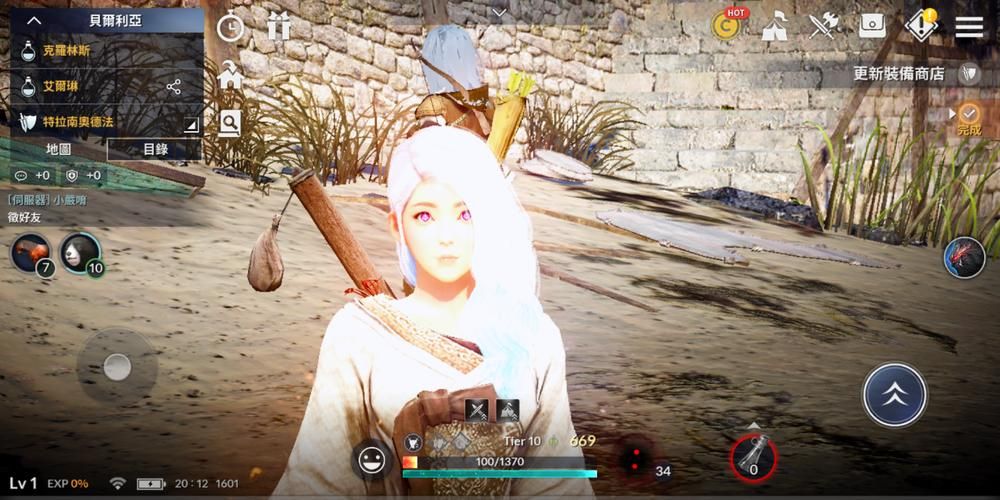Open the hamburger main menu
Screen dimensions: 1000x500
coord(969,26)
